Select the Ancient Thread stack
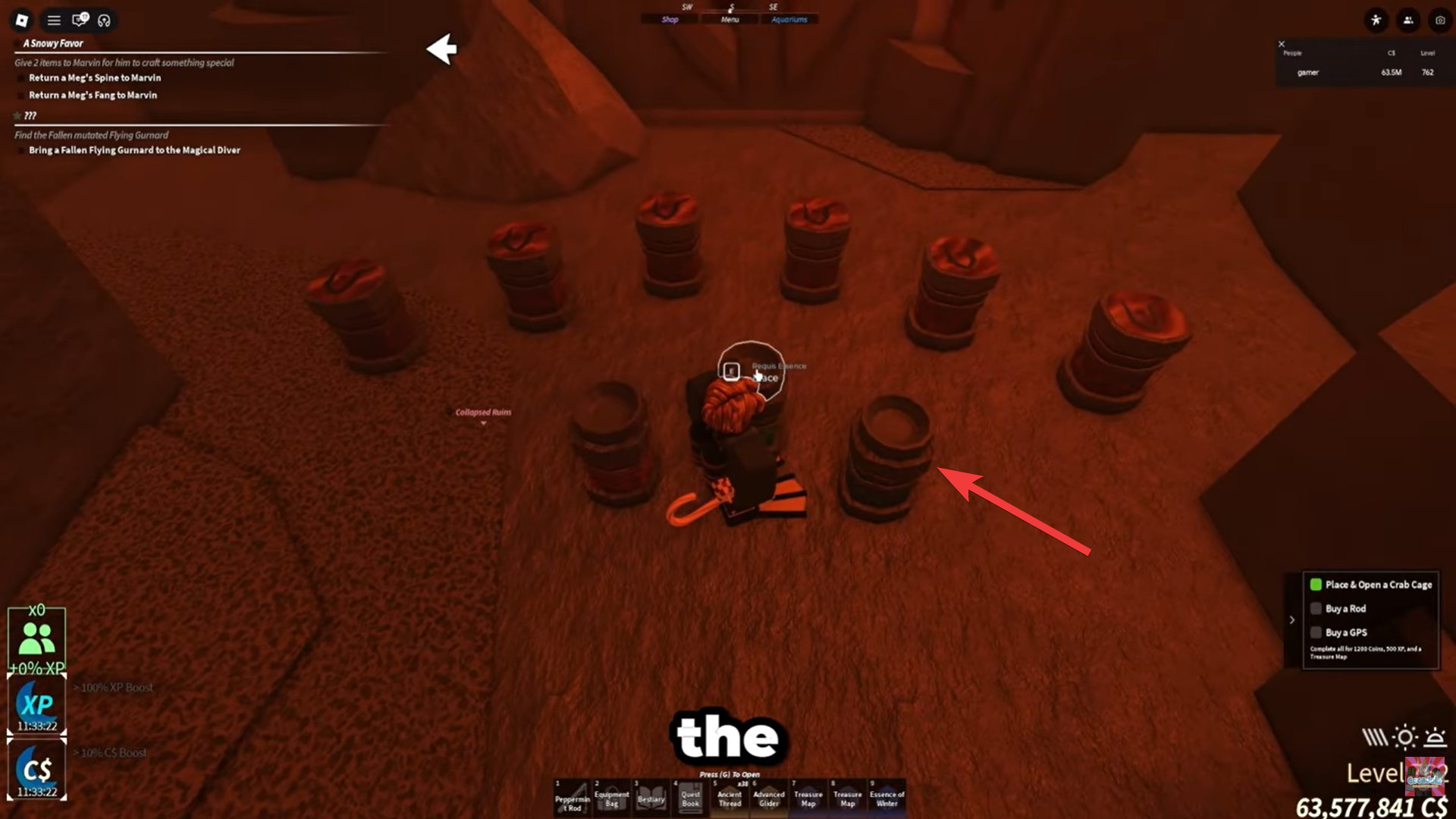The image size is (1456, 819). tap(730, 796)
